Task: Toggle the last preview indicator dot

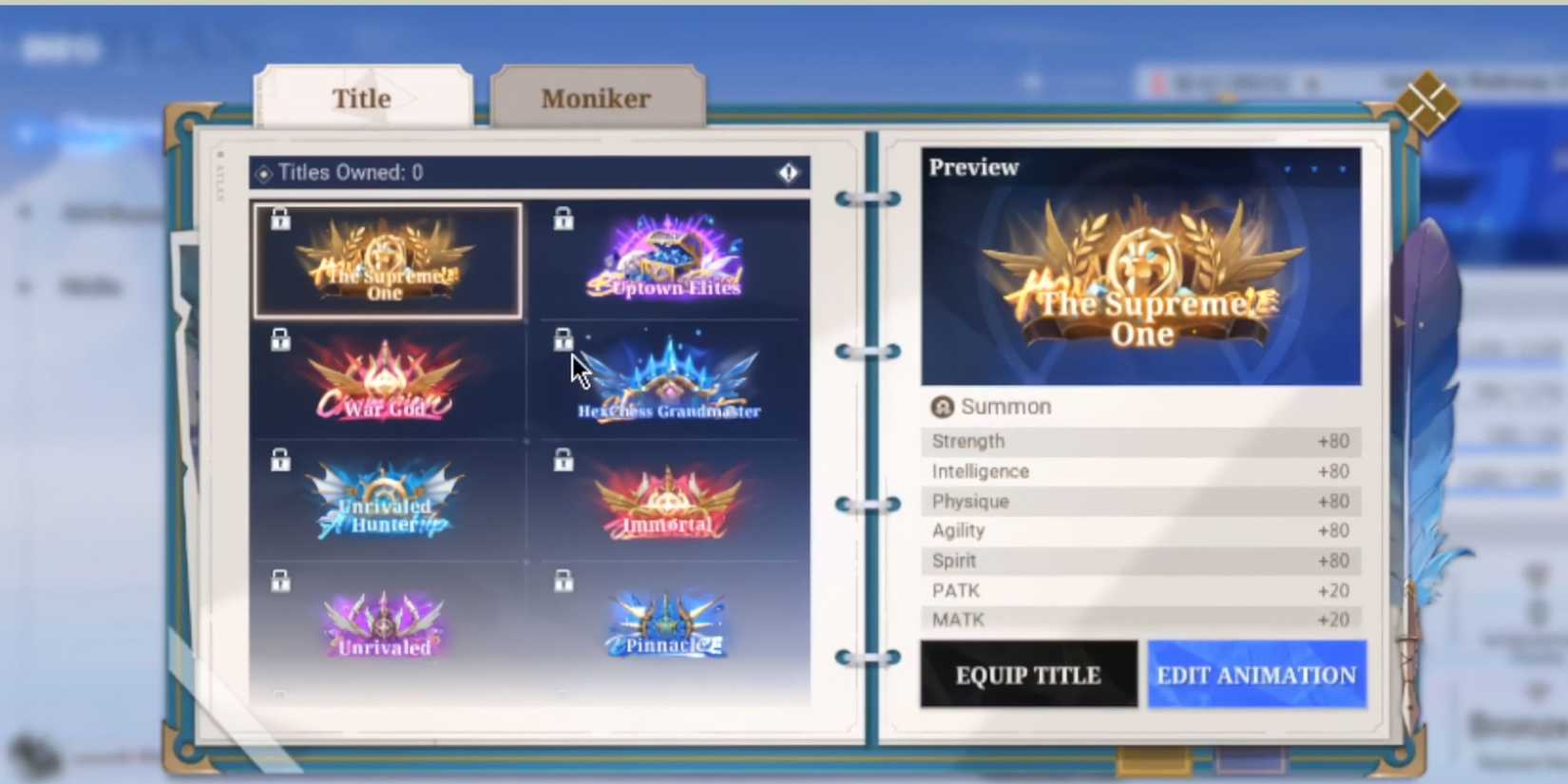Action: (x=1342, y=168)
